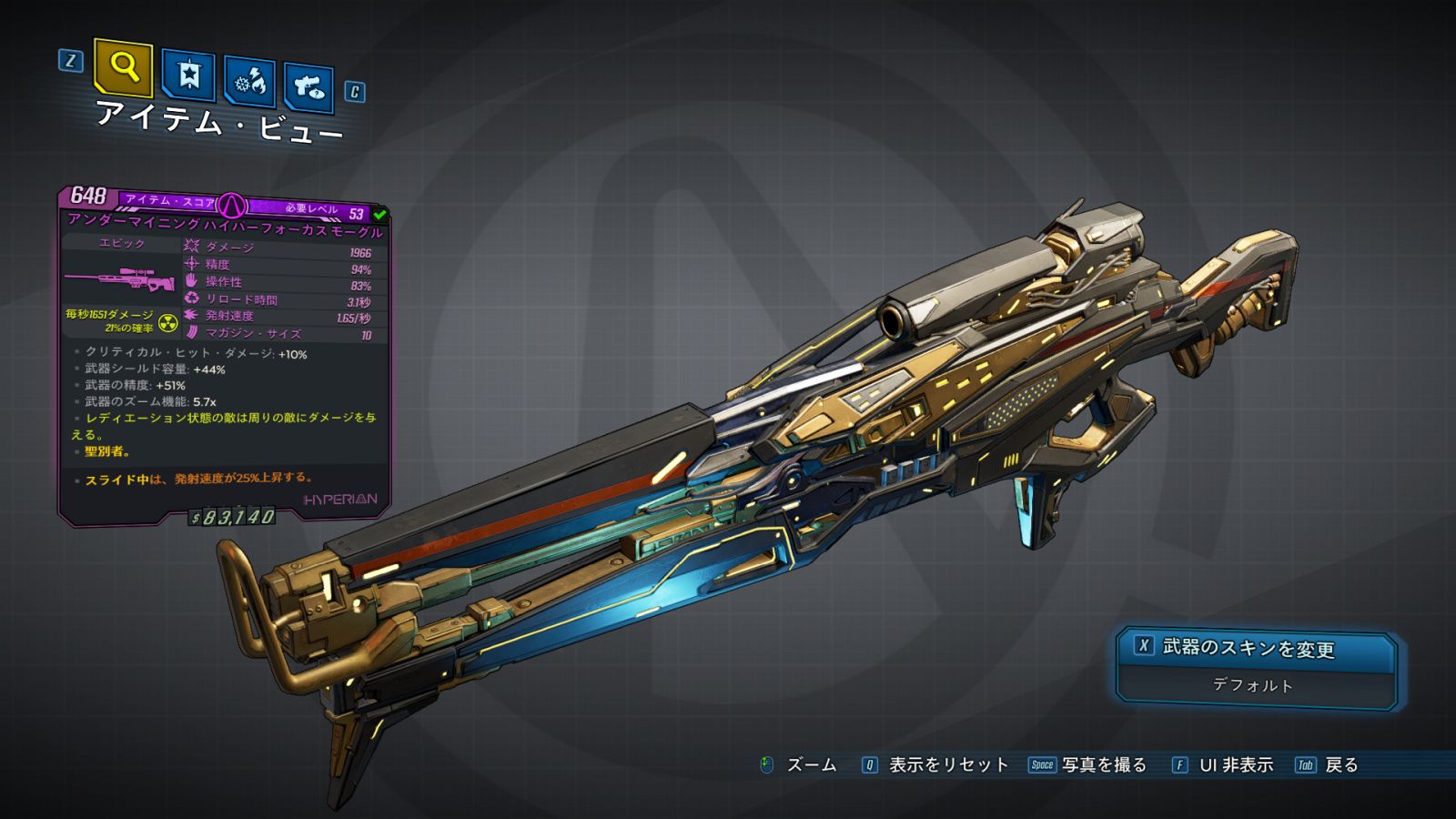The width and height of the screenshot is (1456, 819).
Task: Switch to the star banner tab
Action: 188,76
